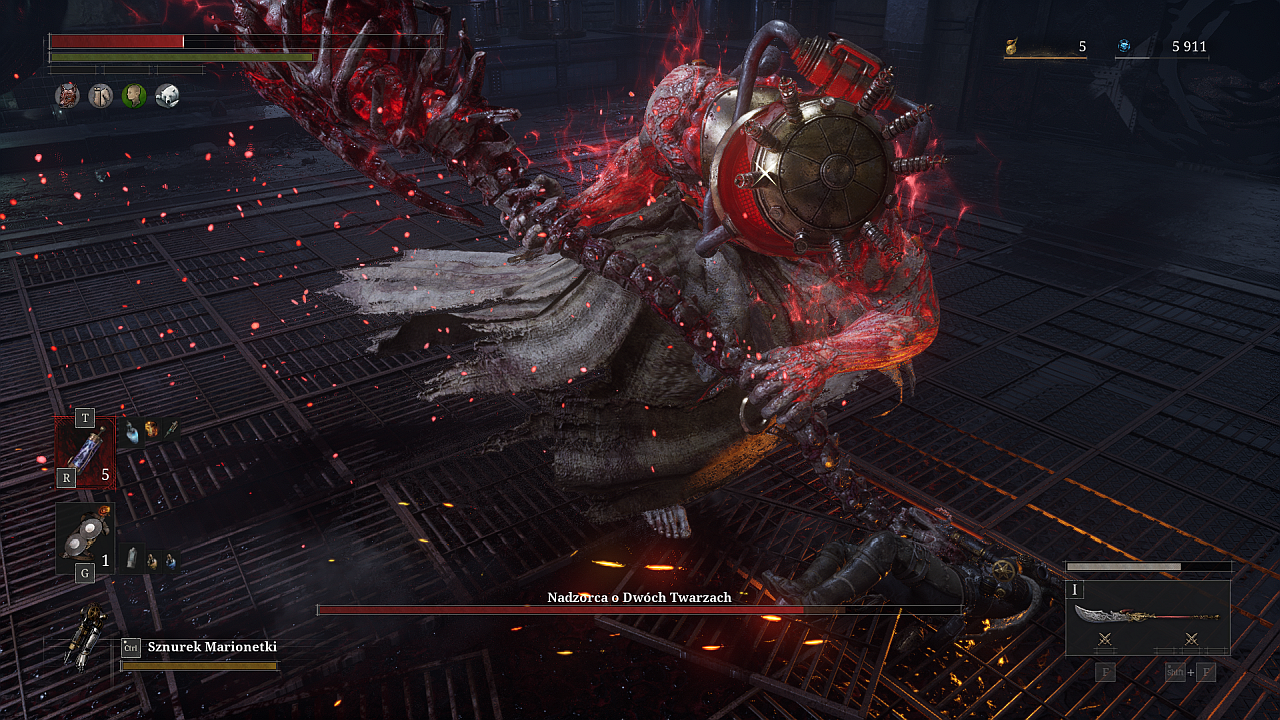Click the green head-profile status icon
Viewport: 1280px width, 720px height.
pos(134,96)
